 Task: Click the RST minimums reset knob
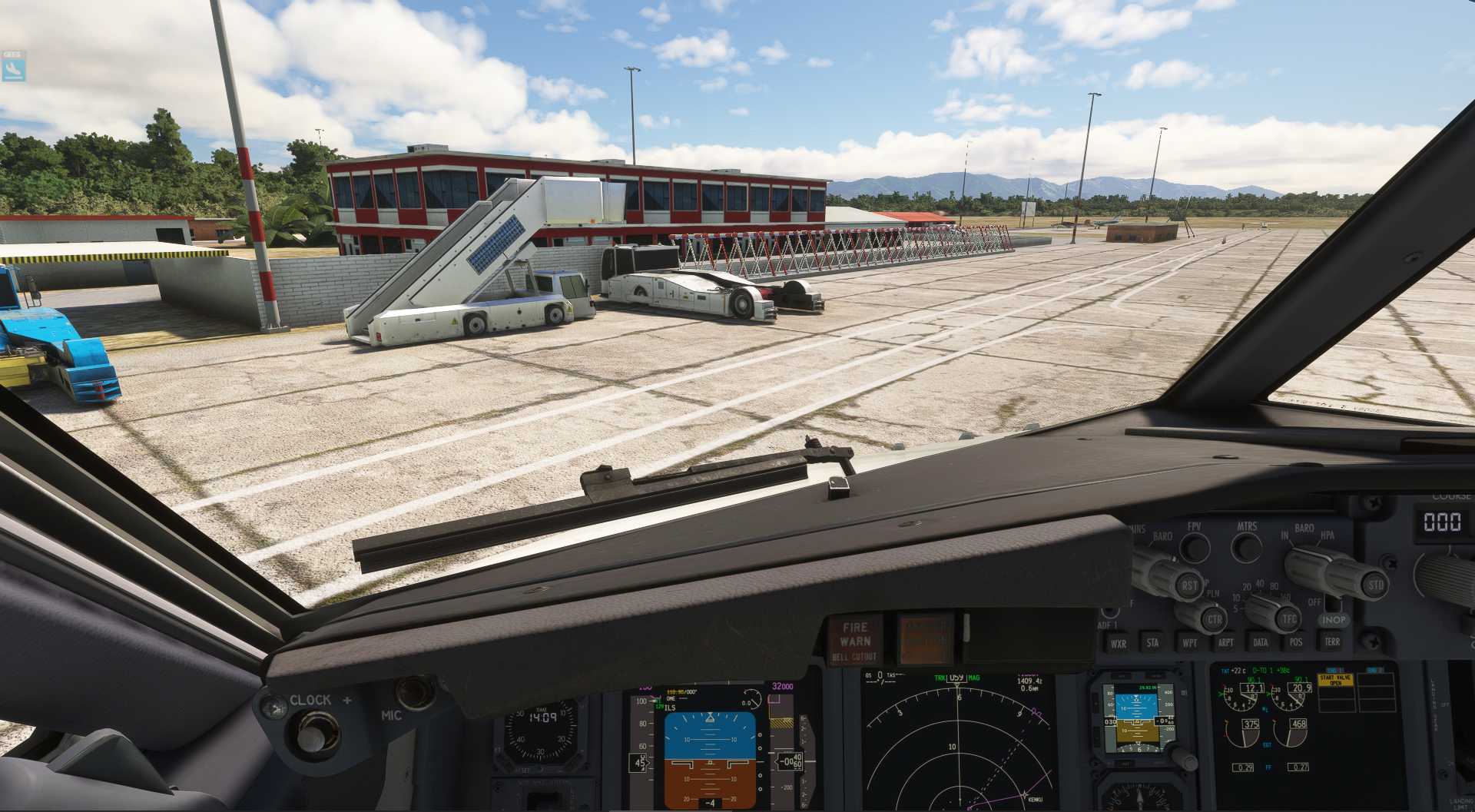coord(1188,585)
